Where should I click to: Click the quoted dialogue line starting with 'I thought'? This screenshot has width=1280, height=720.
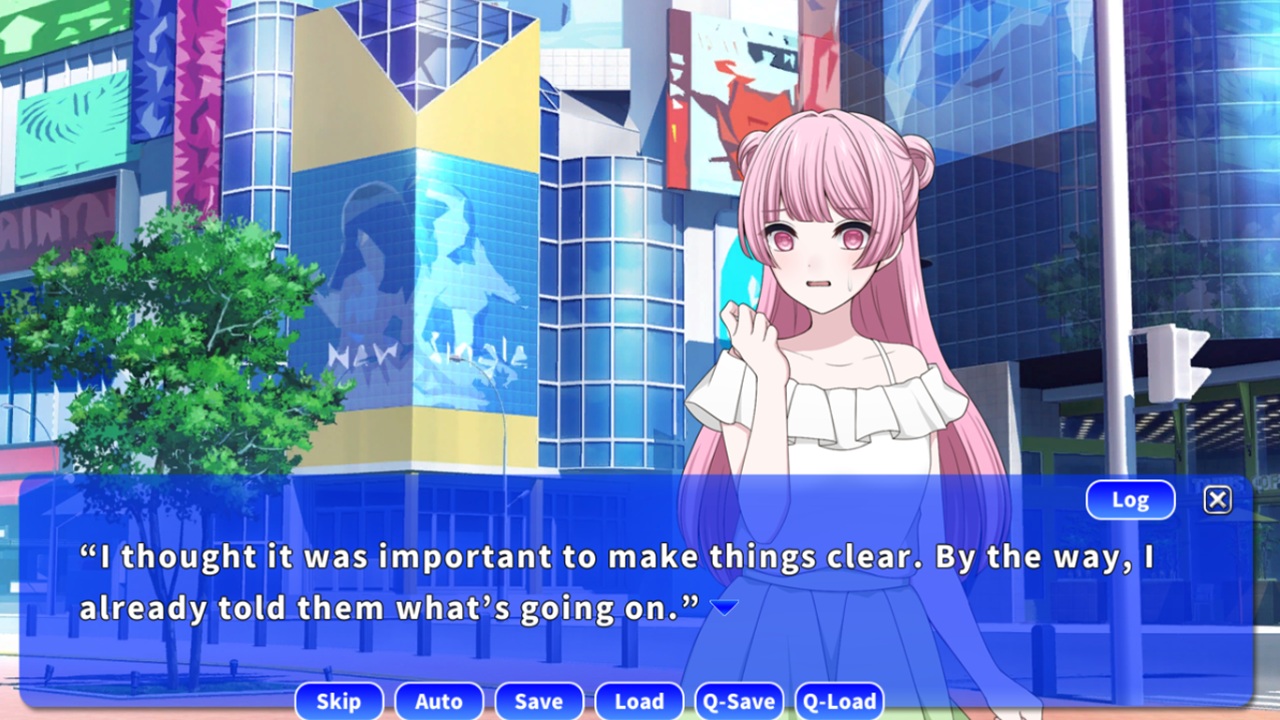pyautogui.click(x=400, y=557)
